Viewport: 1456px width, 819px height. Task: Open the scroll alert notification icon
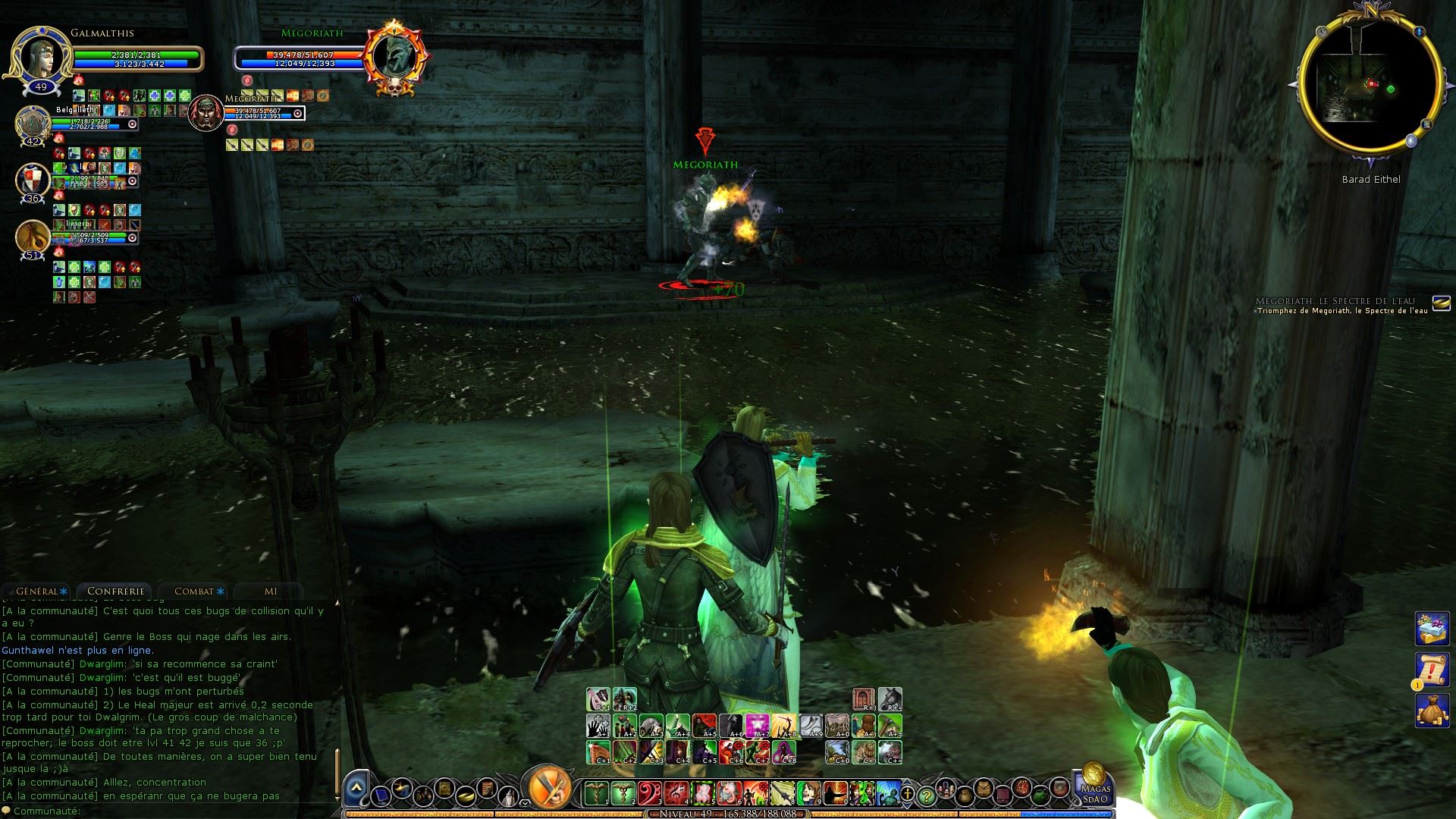pyautogui.click(x=1432, y=670)
